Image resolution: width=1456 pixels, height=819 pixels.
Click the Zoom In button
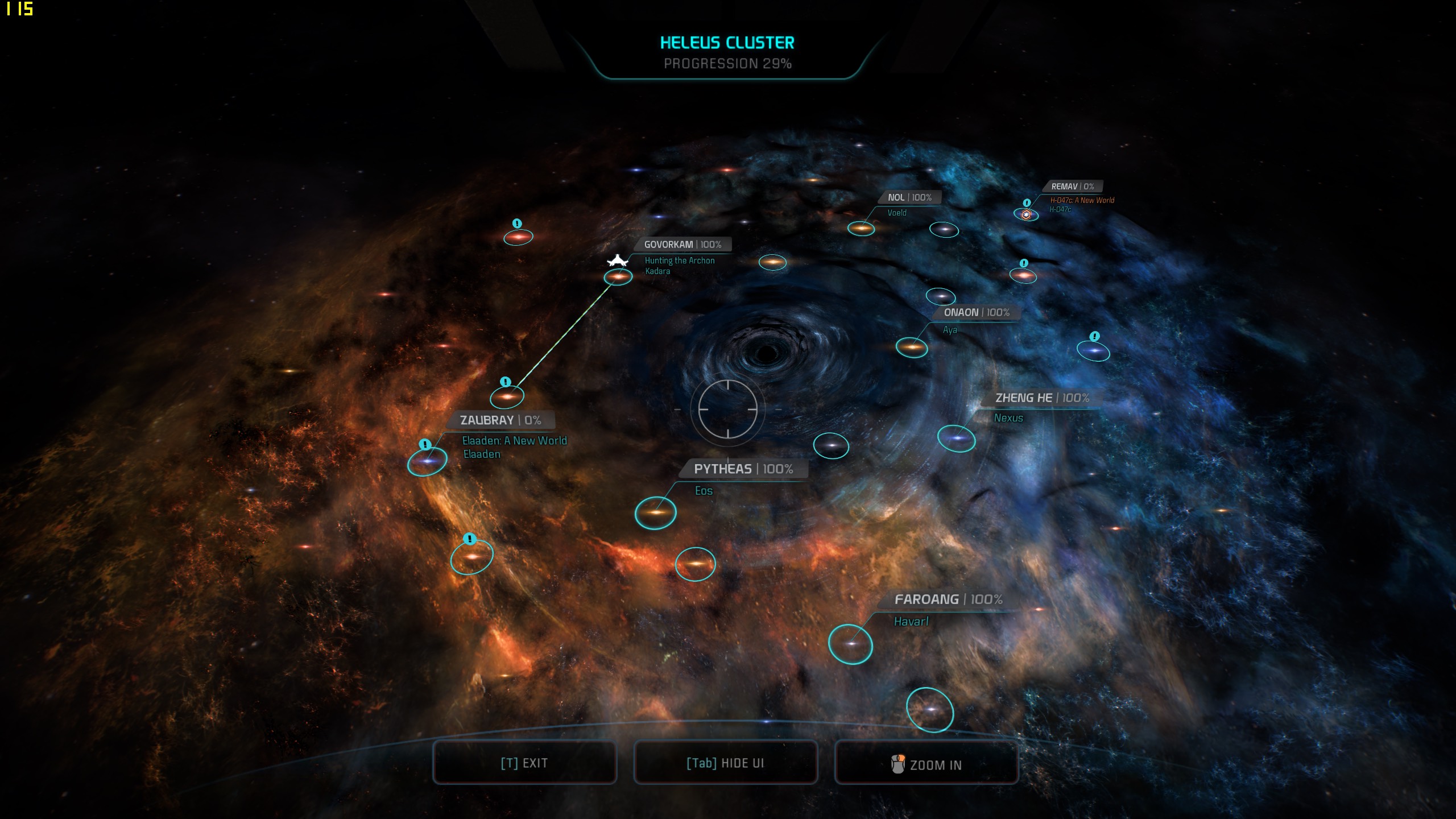pos(926,764)
